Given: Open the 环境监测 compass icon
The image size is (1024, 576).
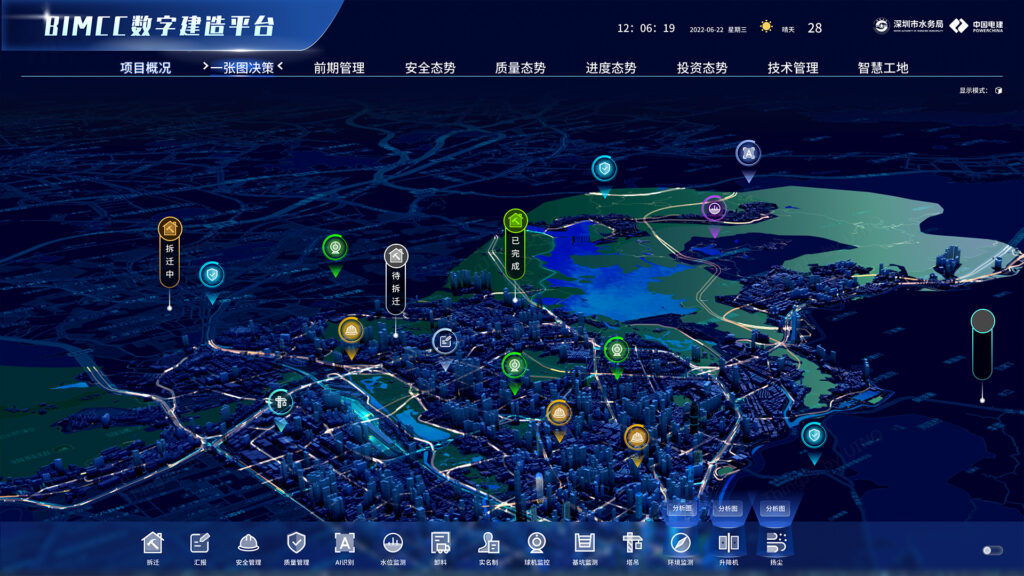Looking at the screenshot, I should click(680, 543).
